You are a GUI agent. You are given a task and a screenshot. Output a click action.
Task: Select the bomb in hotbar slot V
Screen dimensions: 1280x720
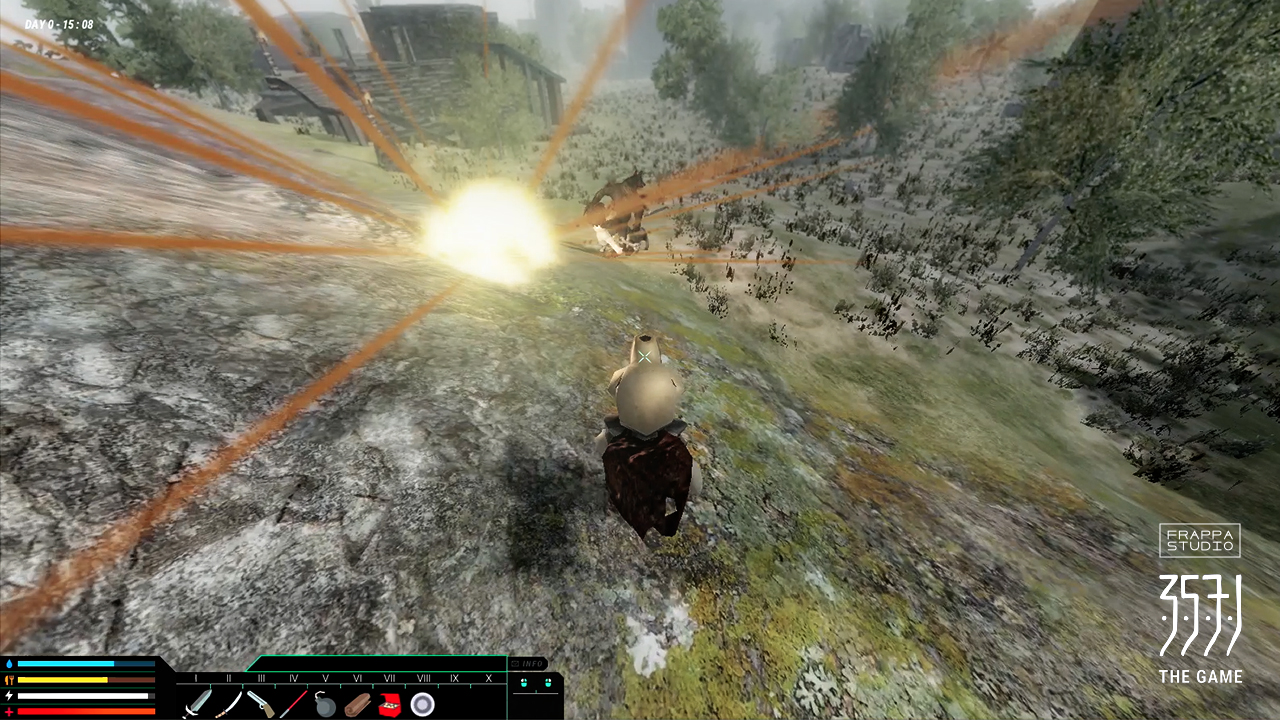tap(323, 704)
